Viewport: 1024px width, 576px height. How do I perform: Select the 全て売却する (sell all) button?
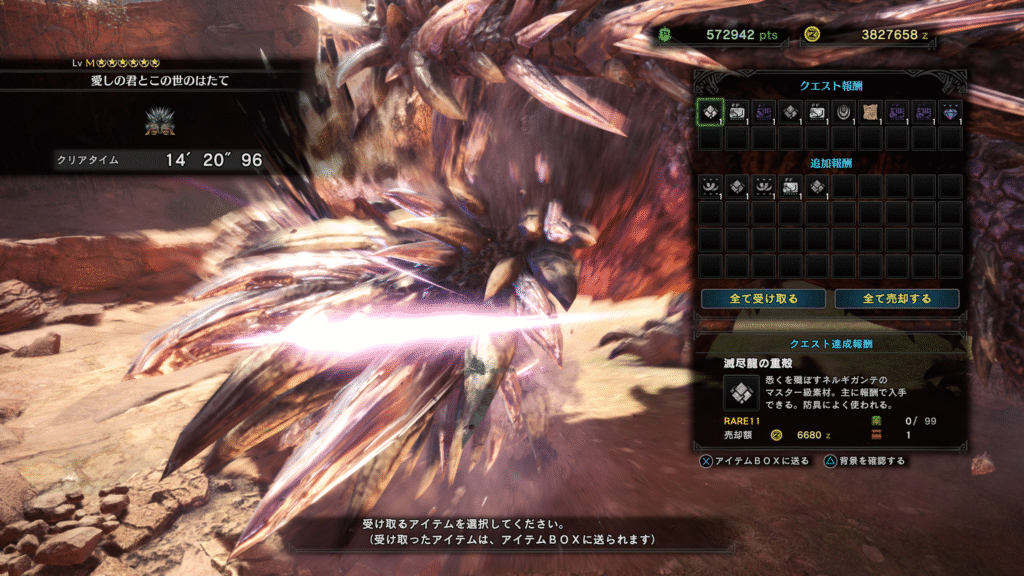tap(897, 299)
